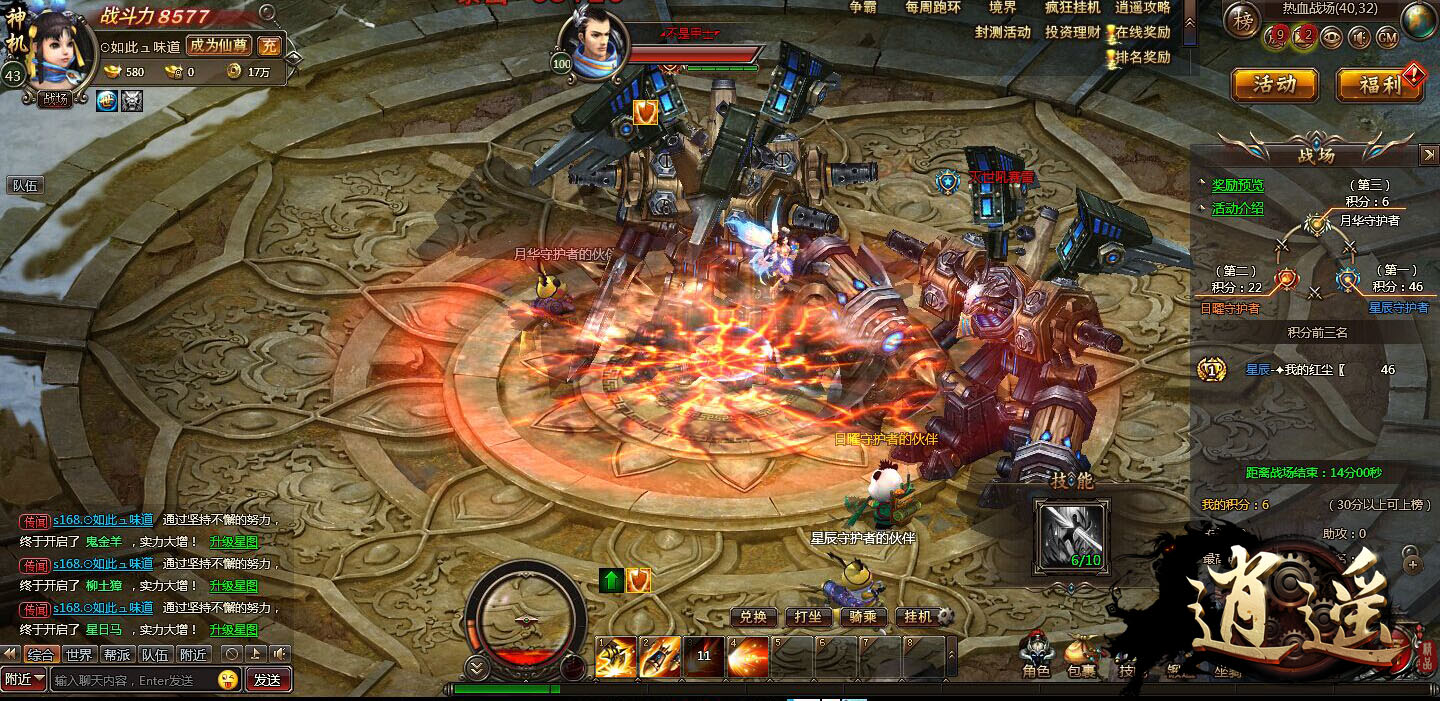Click the GM support icon
Image resolution: width=1440 pixels, height=701 pixels.
tap(1387, 38)
